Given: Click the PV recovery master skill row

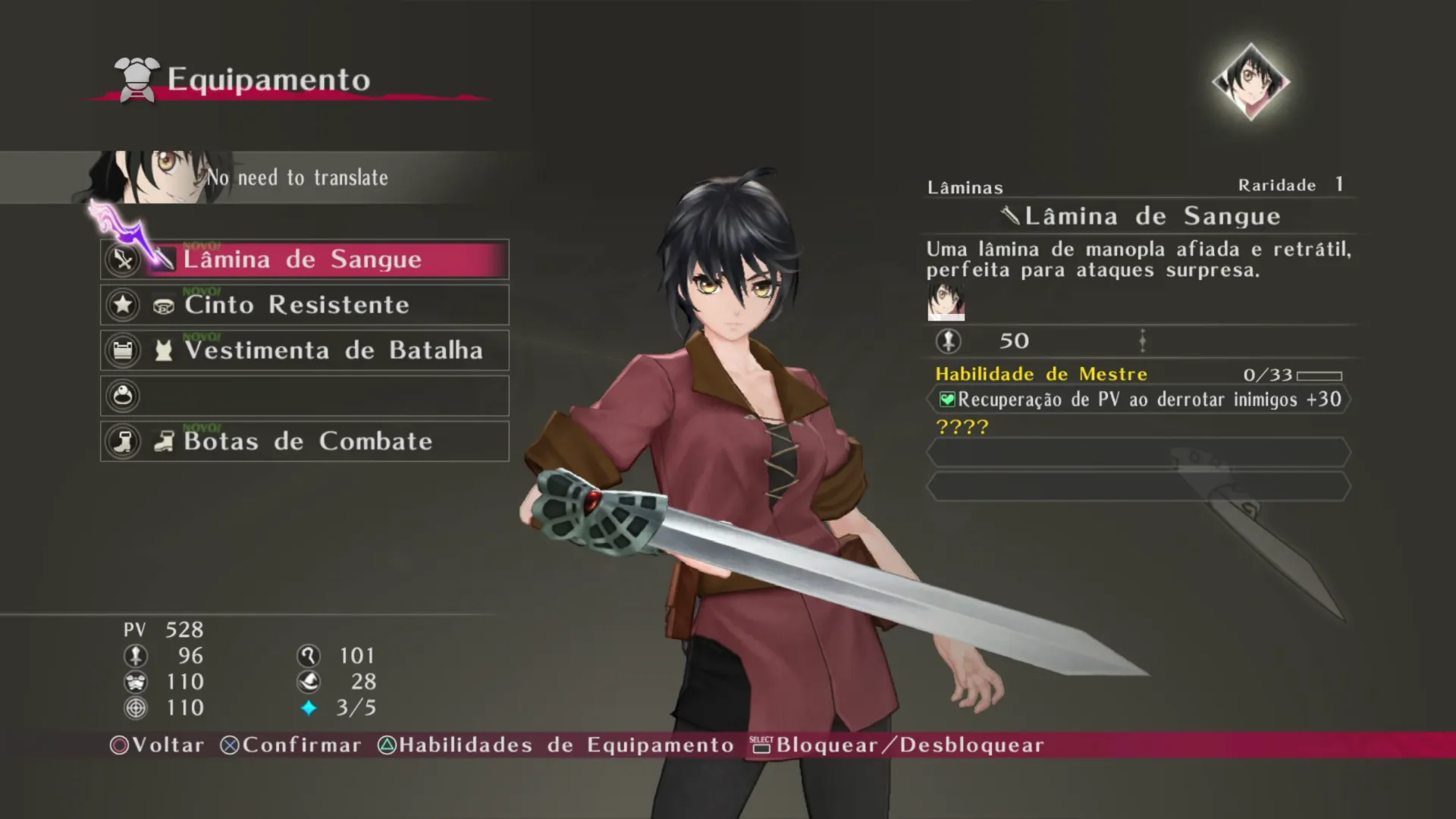Looking at the screenshot, I should [1137, 400].
